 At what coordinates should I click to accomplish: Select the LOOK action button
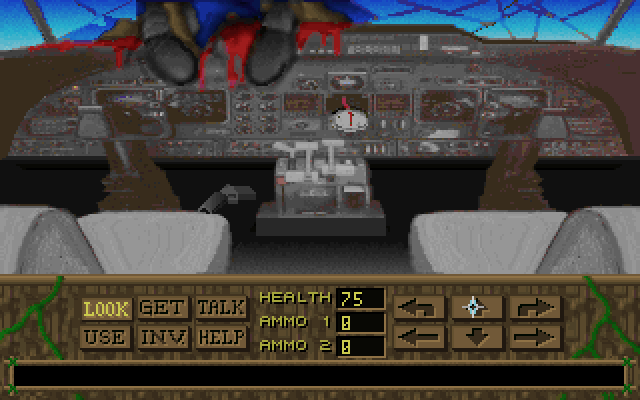pos(106,308)
